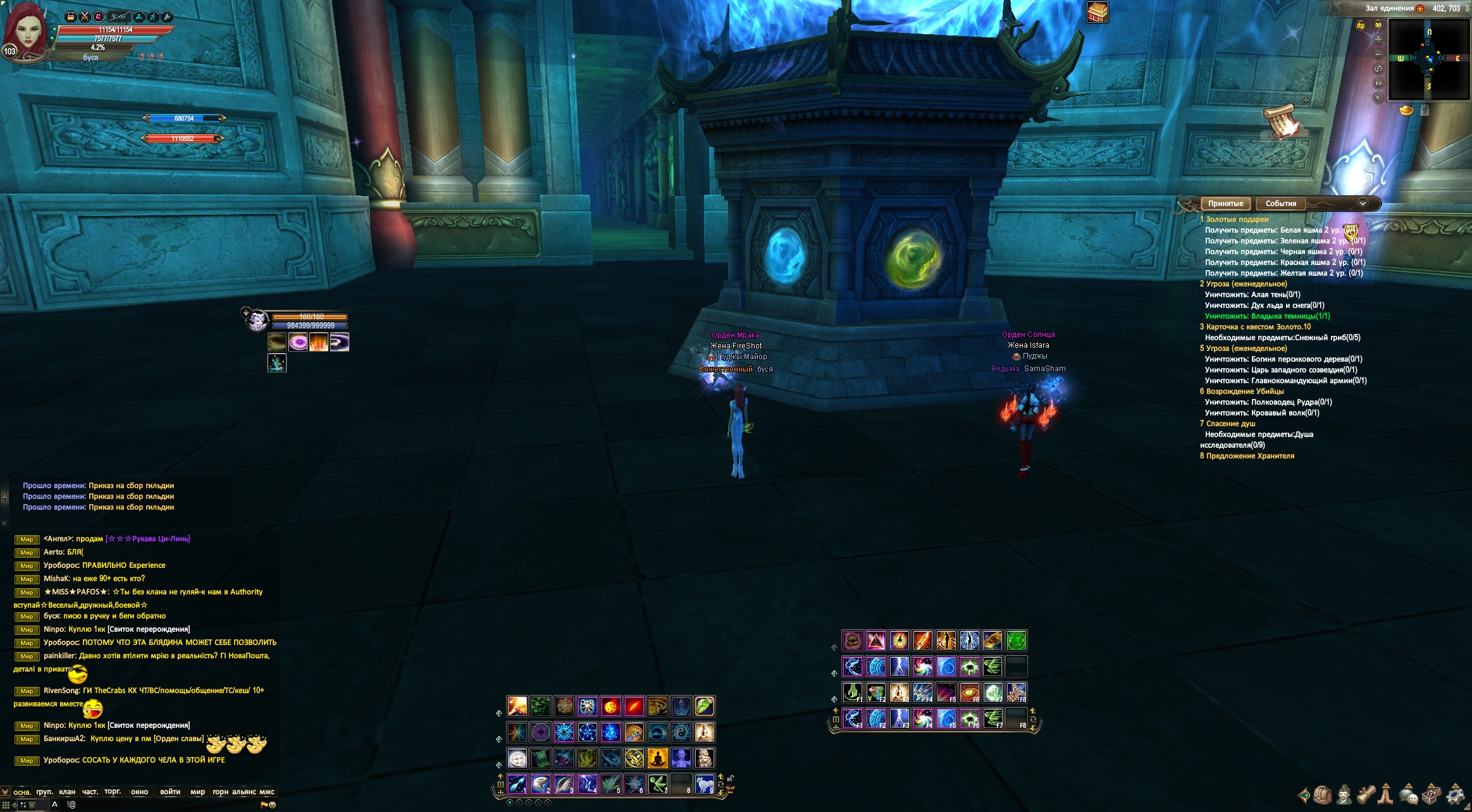
Task: Select the клан chat channel tab
Action: tap(67, 792)
